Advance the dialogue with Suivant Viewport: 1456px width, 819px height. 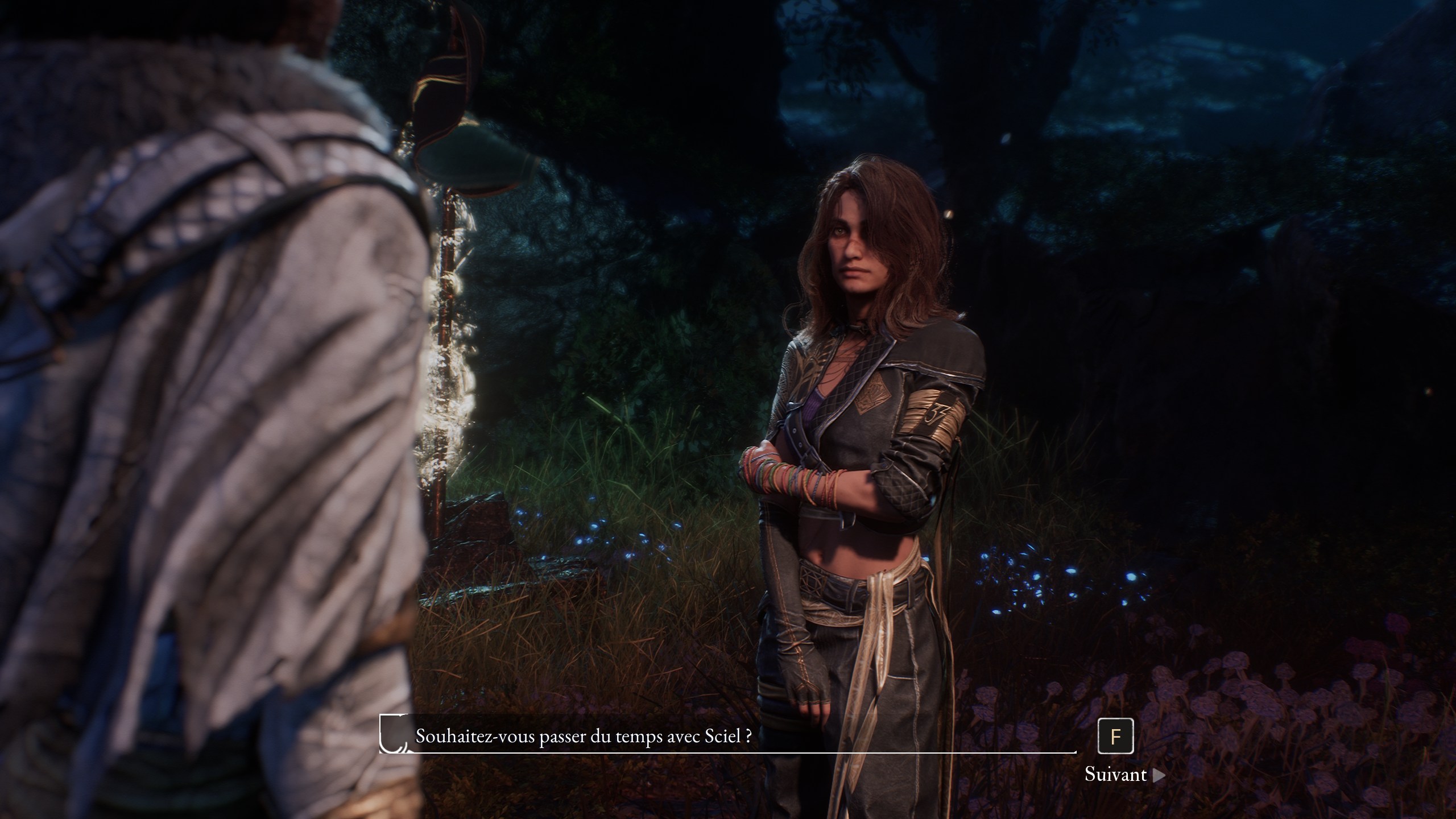(x=1124, y=775)
